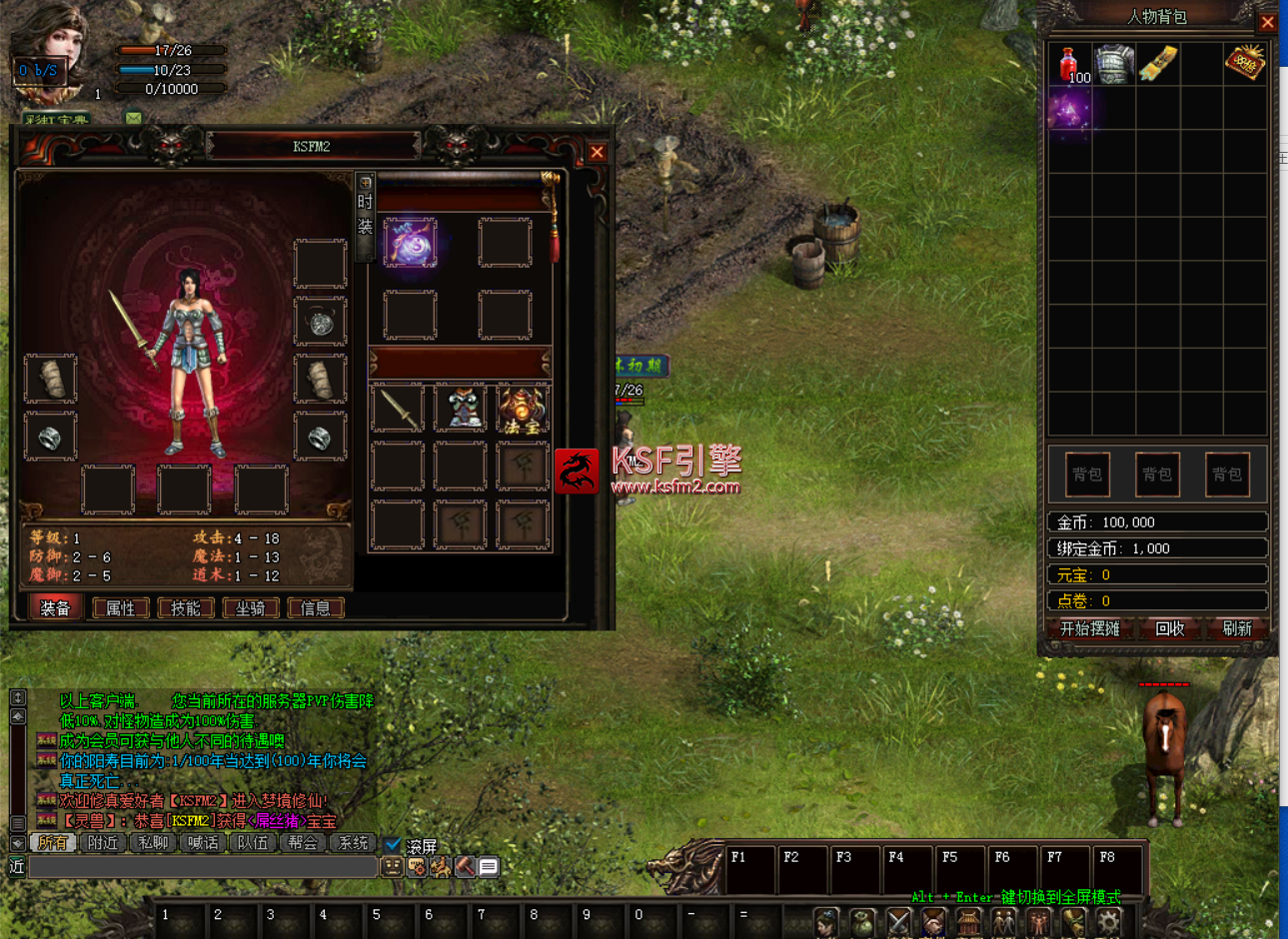Image resolution: width=1288 pixels, height=939 pixels.
Task: Click the 回收 recycle button
Action: (x=1169, y=628)
